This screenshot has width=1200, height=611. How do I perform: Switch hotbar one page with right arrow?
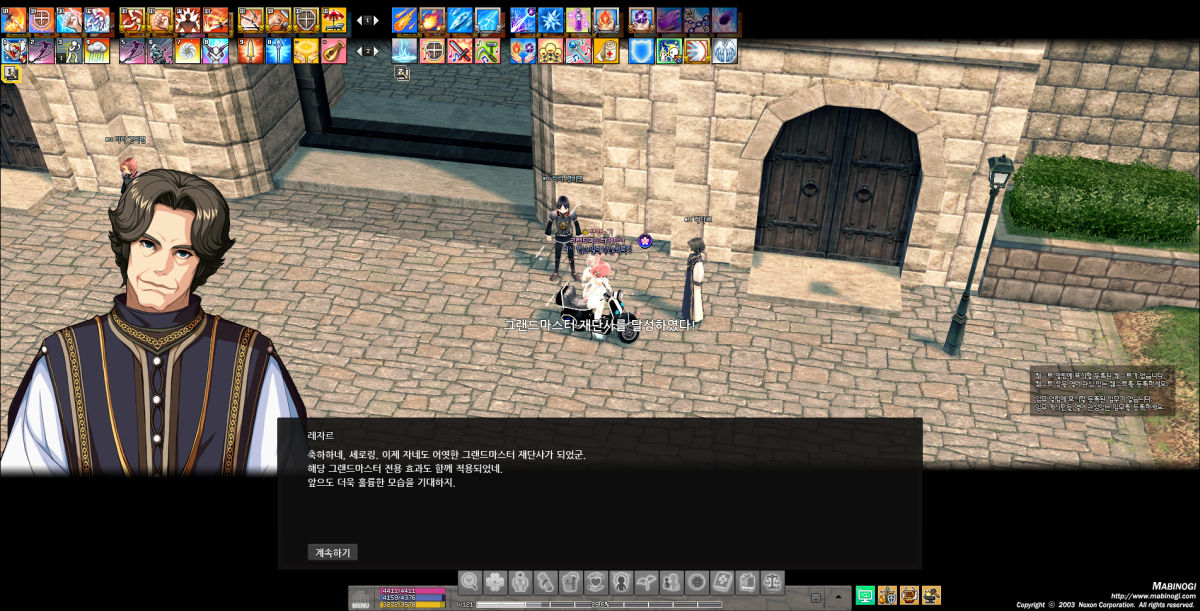coord(377,20)
